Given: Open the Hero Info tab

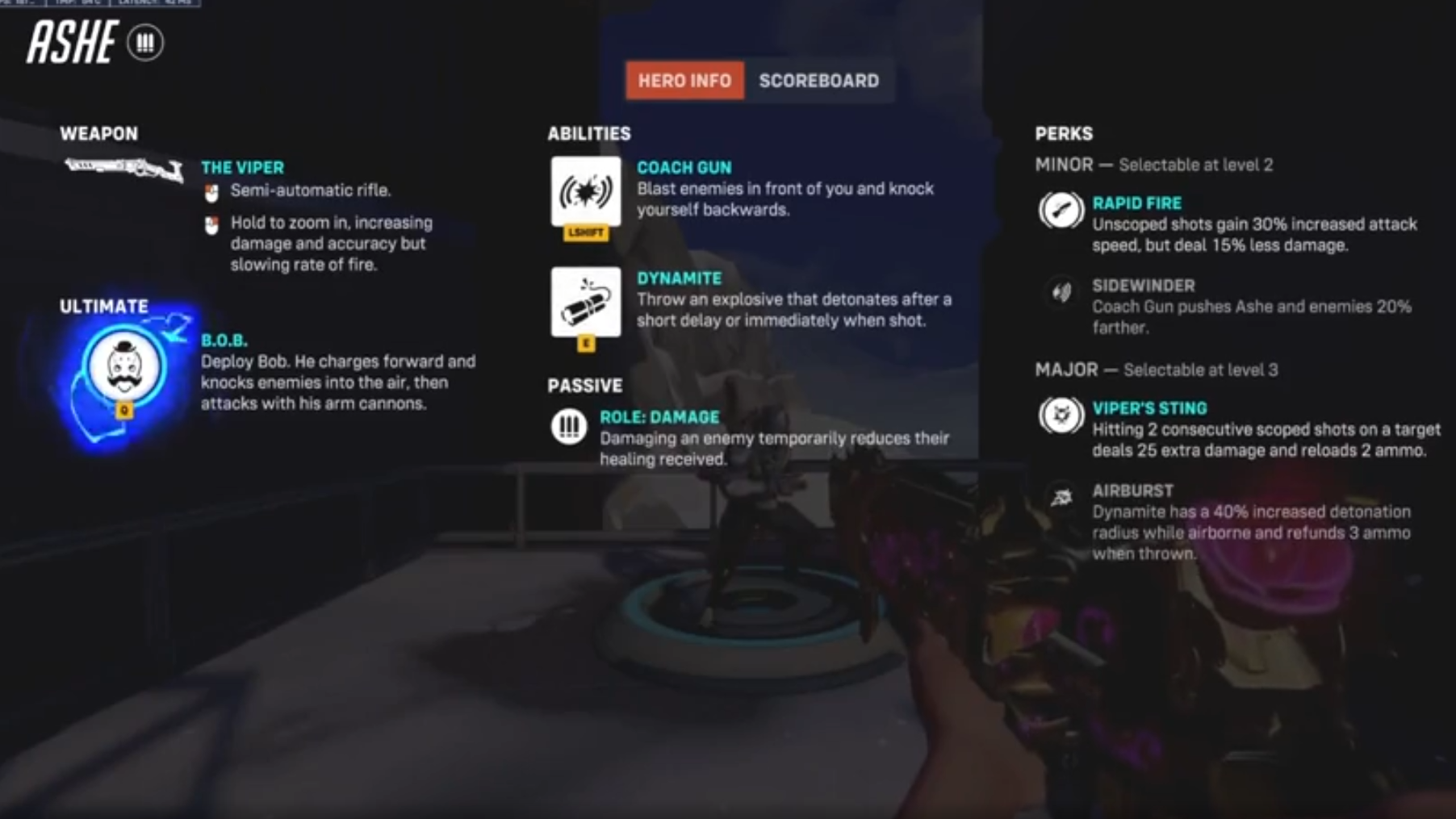Looking at the screenshot, I should pyautogui.click(x=684, y=81).
